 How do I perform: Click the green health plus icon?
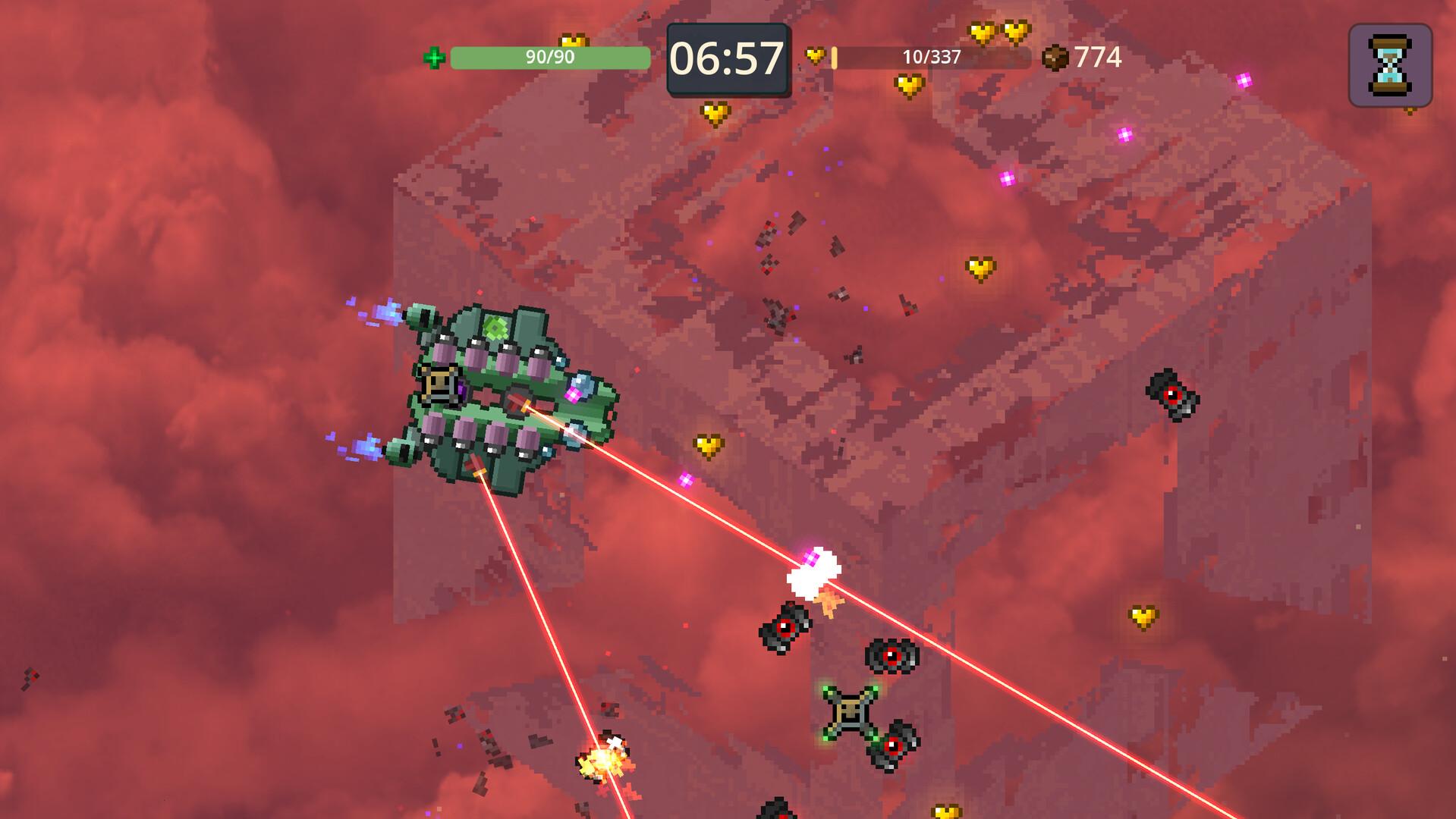434,57
